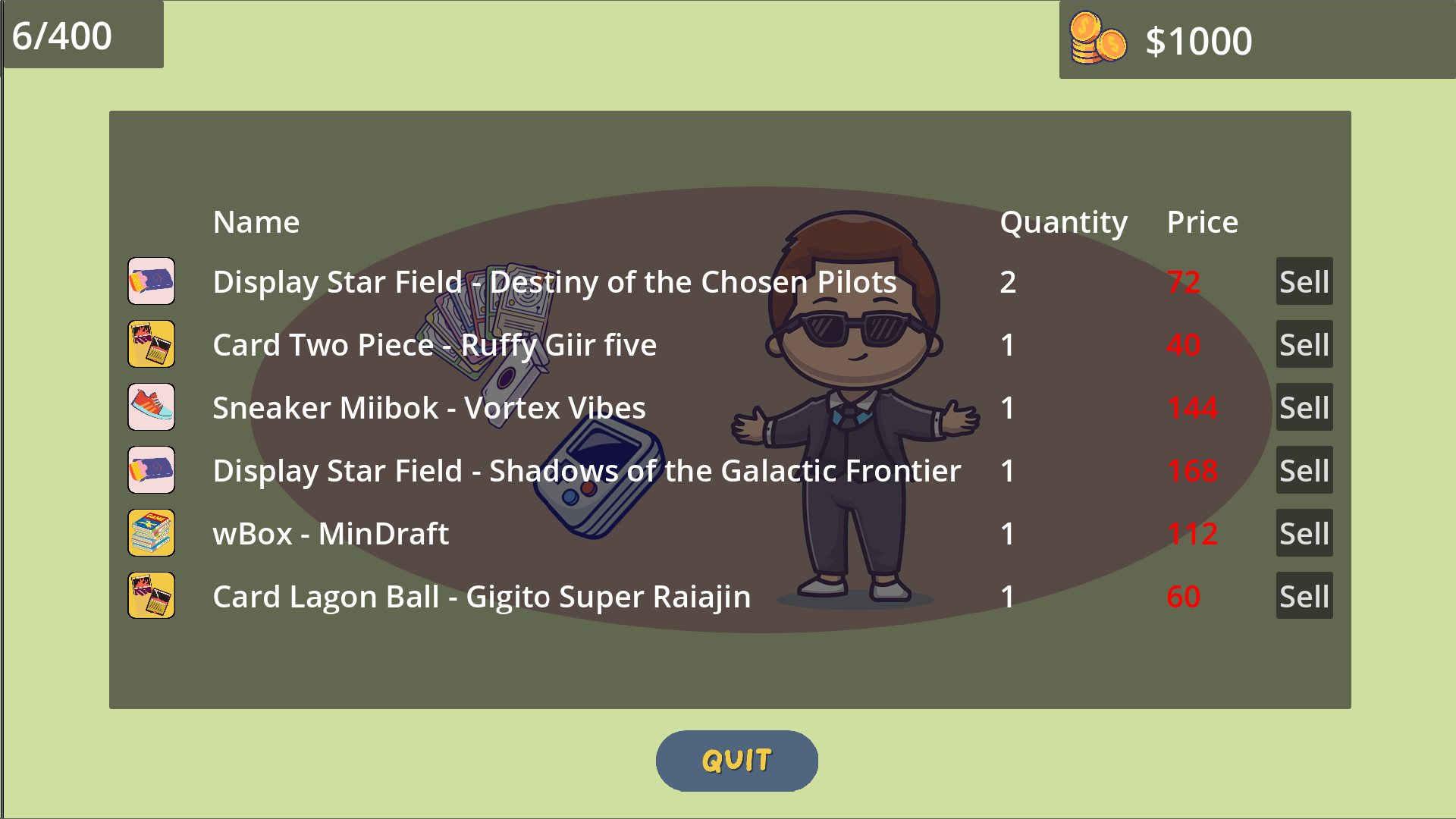This screenshot has height=819, width=1456.
Task: Click the $1000 money display
Action: [1199, 42]
